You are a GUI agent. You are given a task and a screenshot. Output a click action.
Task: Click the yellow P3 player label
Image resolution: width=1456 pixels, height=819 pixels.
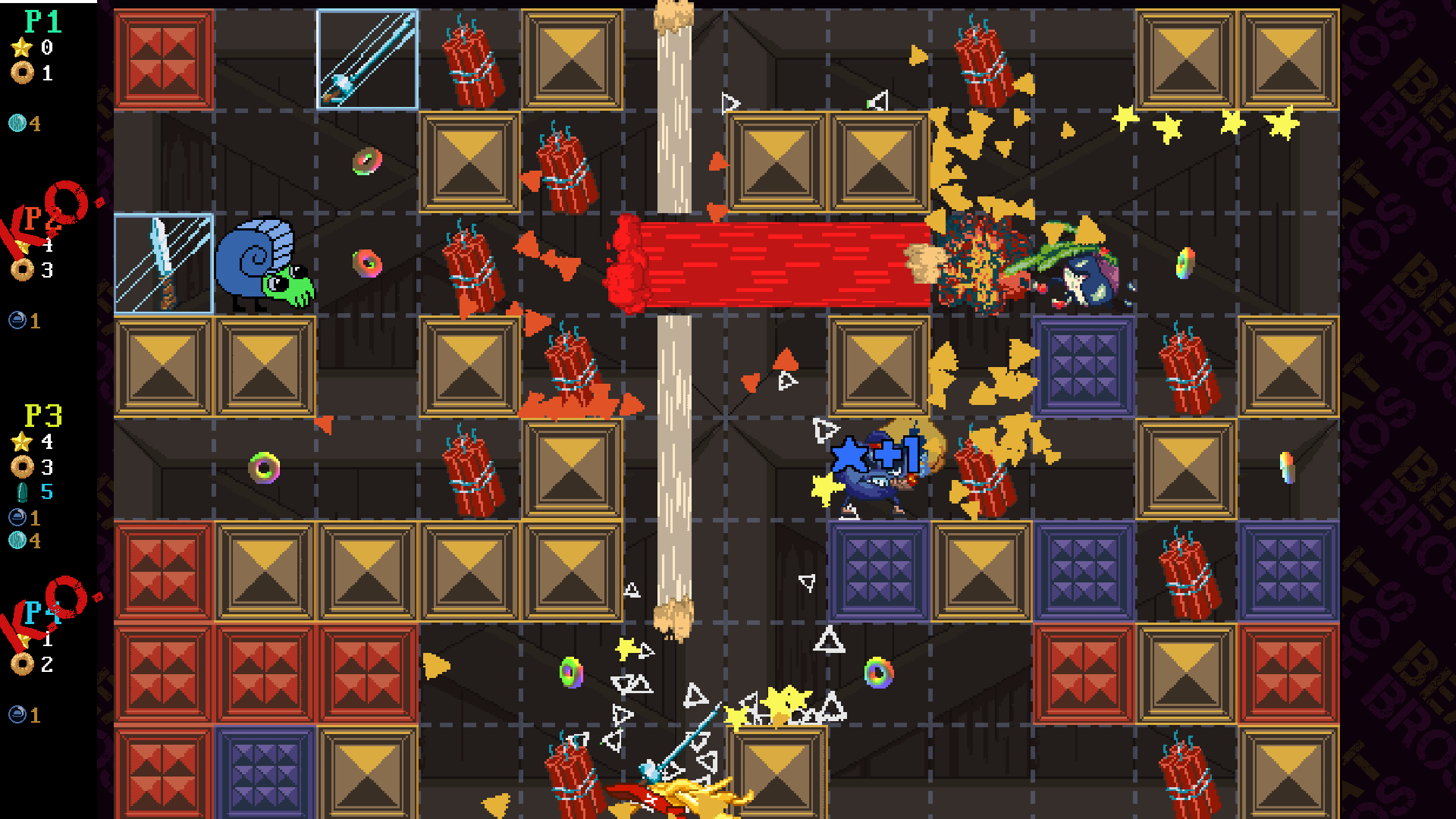click(x=43, y=416)
